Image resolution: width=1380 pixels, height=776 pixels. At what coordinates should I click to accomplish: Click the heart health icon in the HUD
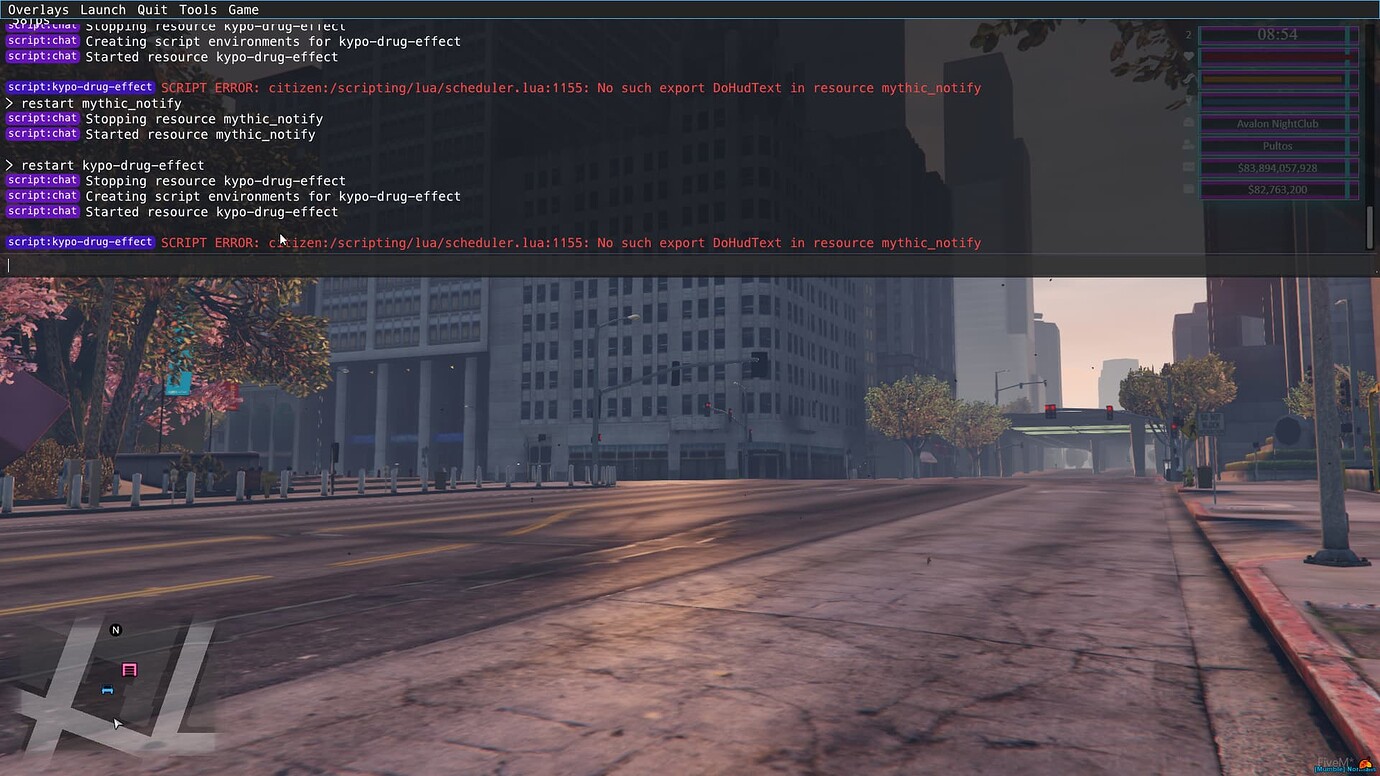click(1188, 57)
